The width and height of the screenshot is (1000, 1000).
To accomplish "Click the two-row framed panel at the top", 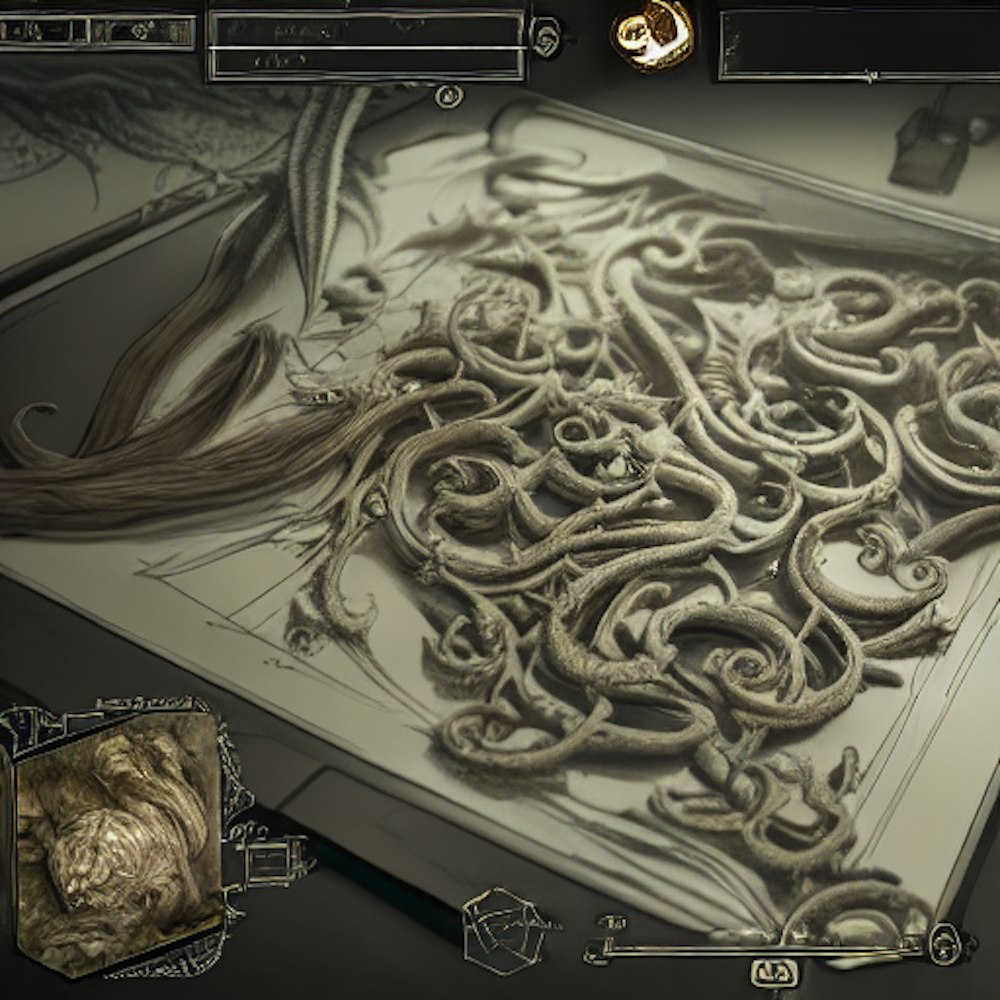I will pyautogui.click(x=365, y=45).
